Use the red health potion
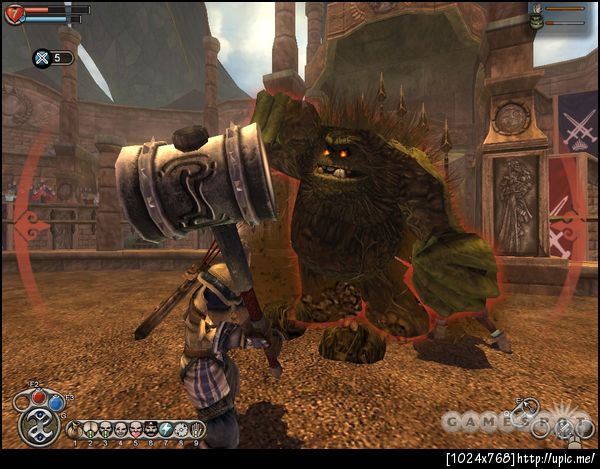This screenshot has height=469, width=600. [39, 397]
